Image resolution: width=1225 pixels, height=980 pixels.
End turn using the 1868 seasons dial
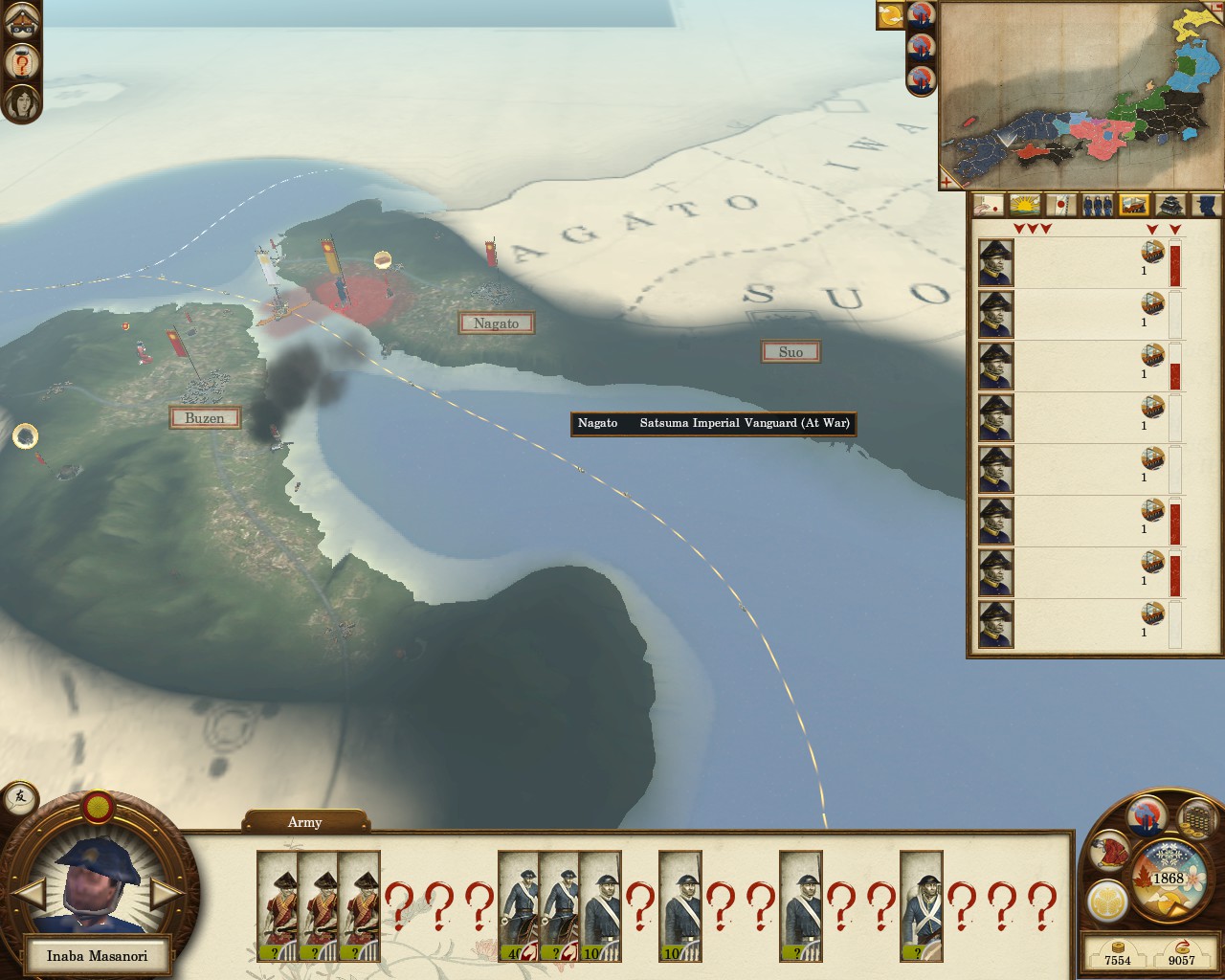point(1168,879)
